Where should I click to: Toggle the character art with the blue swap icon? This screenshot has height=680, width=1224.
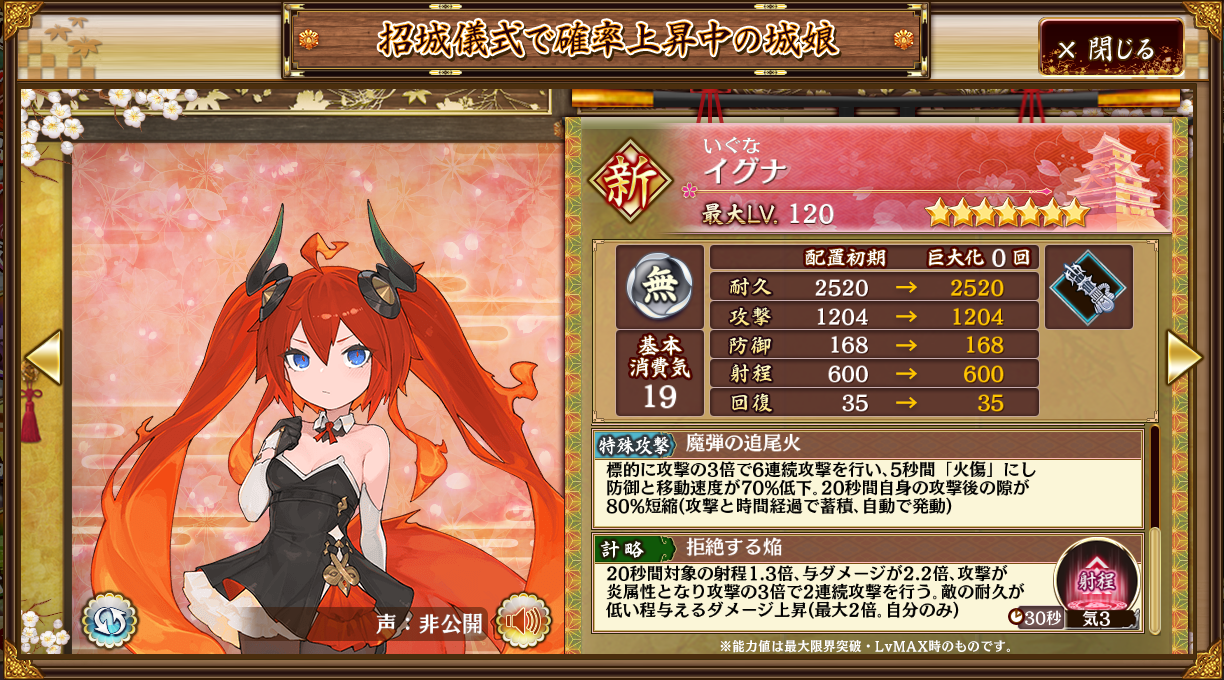coord(109,620)
